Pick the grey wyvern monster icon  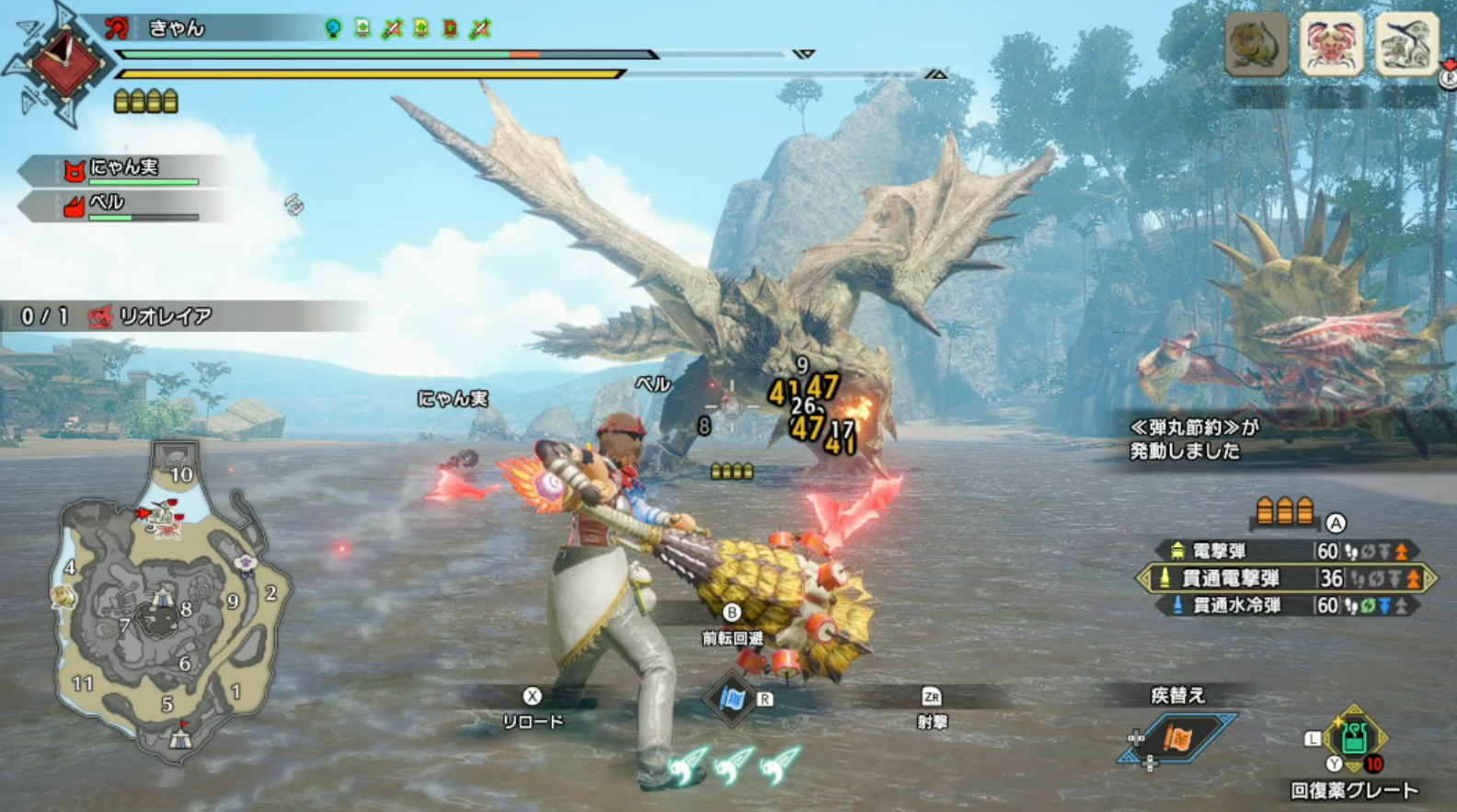coord(1405,42)
